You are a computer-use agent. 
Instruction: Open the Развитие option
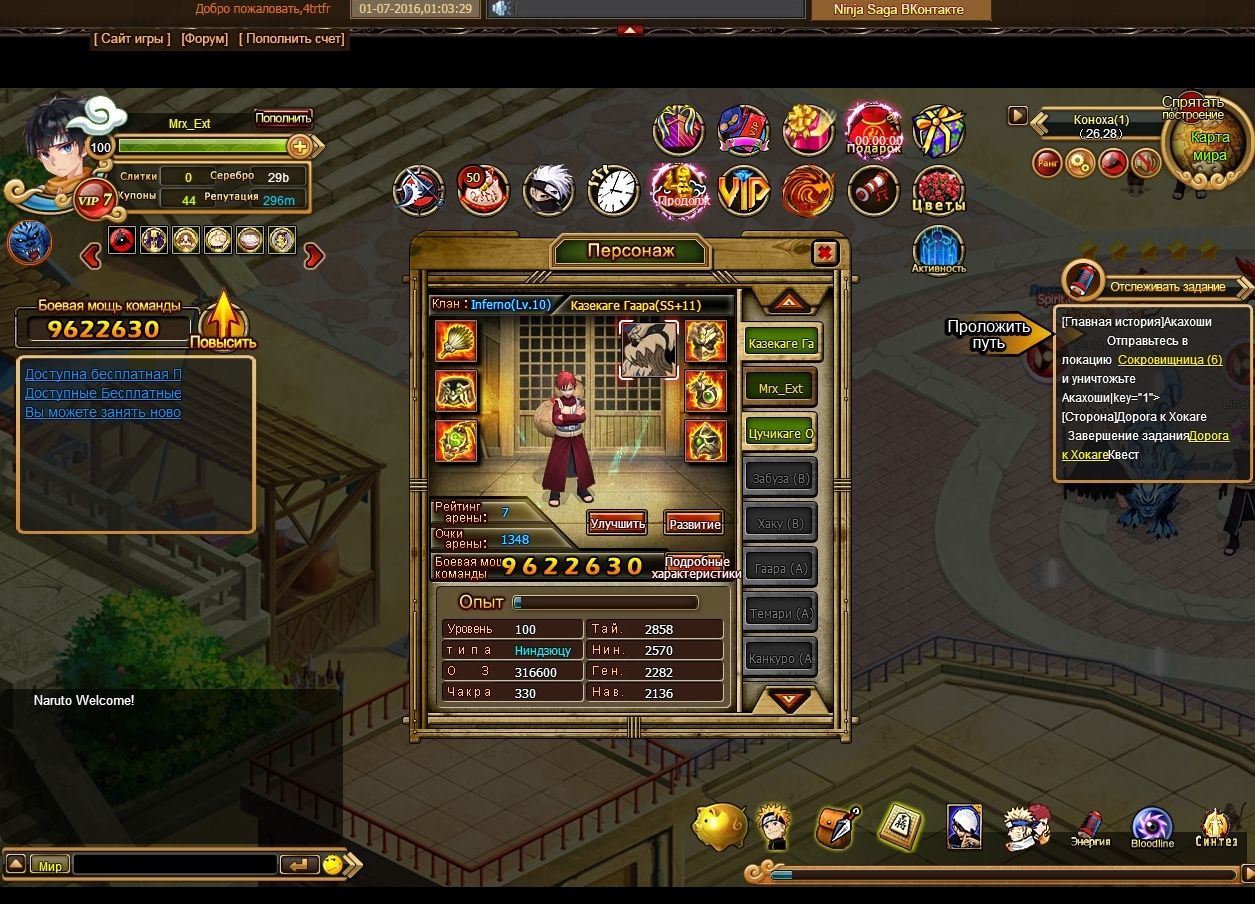pos(694,524)
